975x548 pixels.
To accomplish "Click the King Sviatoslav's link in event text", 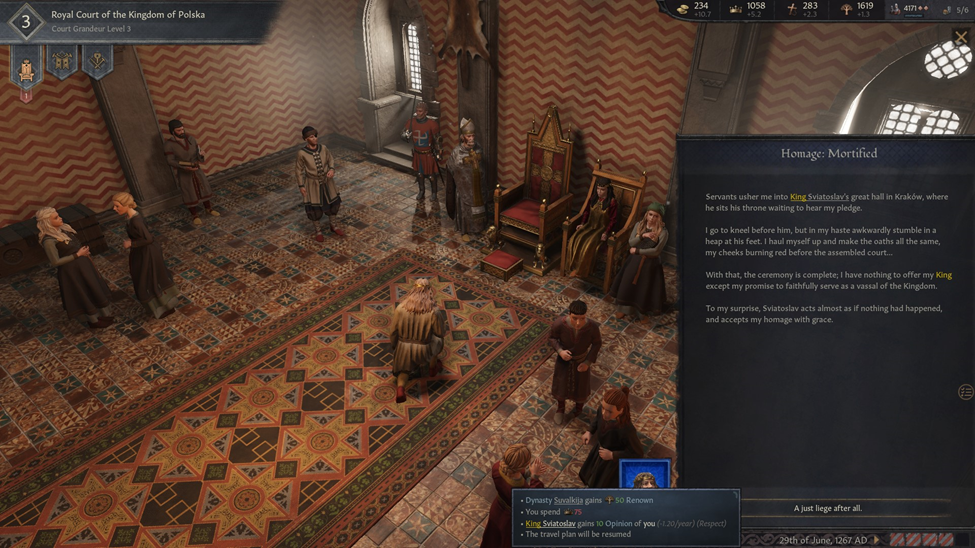I will tap(819, 197).
